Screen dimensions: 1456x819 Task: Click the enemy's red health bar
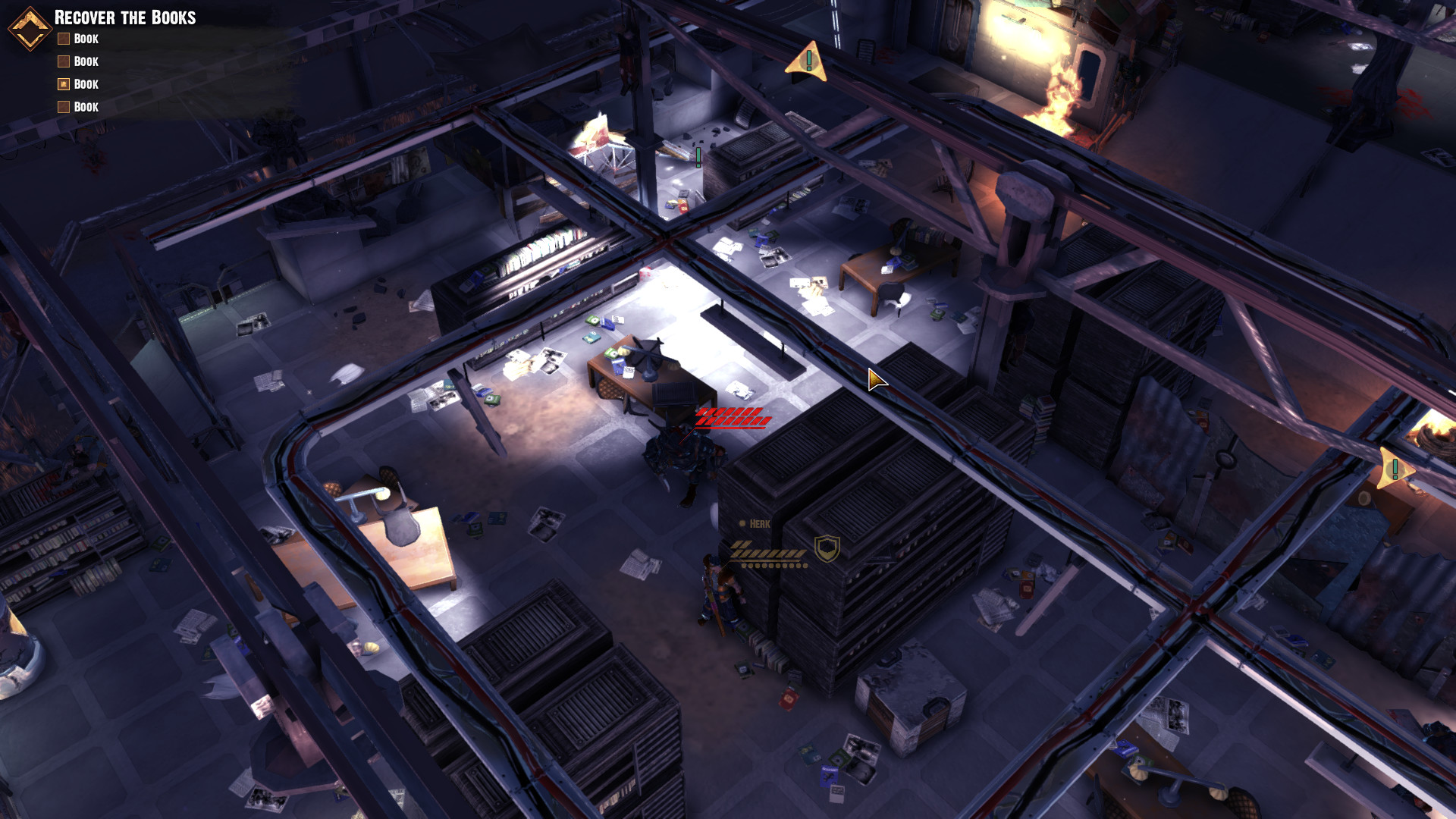(x=730, y=417)
